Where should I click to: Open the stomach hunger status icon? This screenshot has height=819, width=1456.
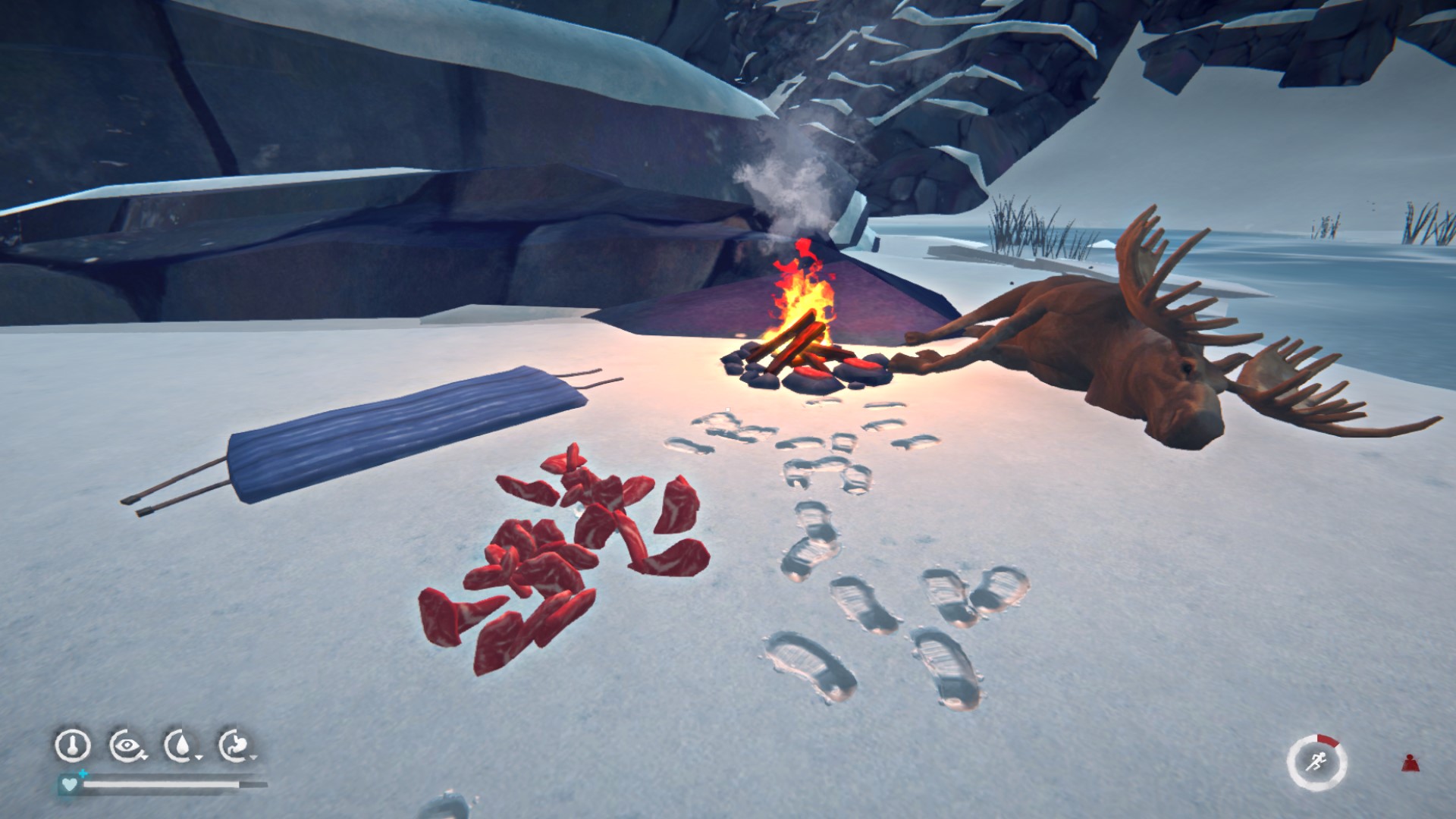(235, 745)
